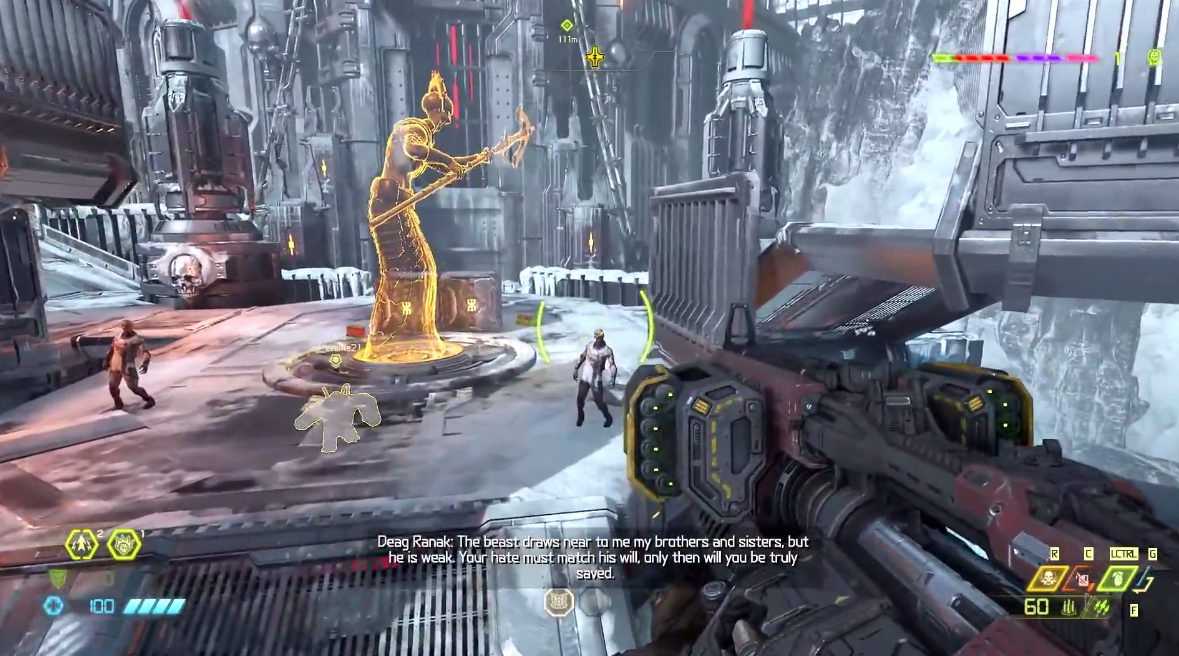Click the green diamond objective marker

tap(567, 25)
